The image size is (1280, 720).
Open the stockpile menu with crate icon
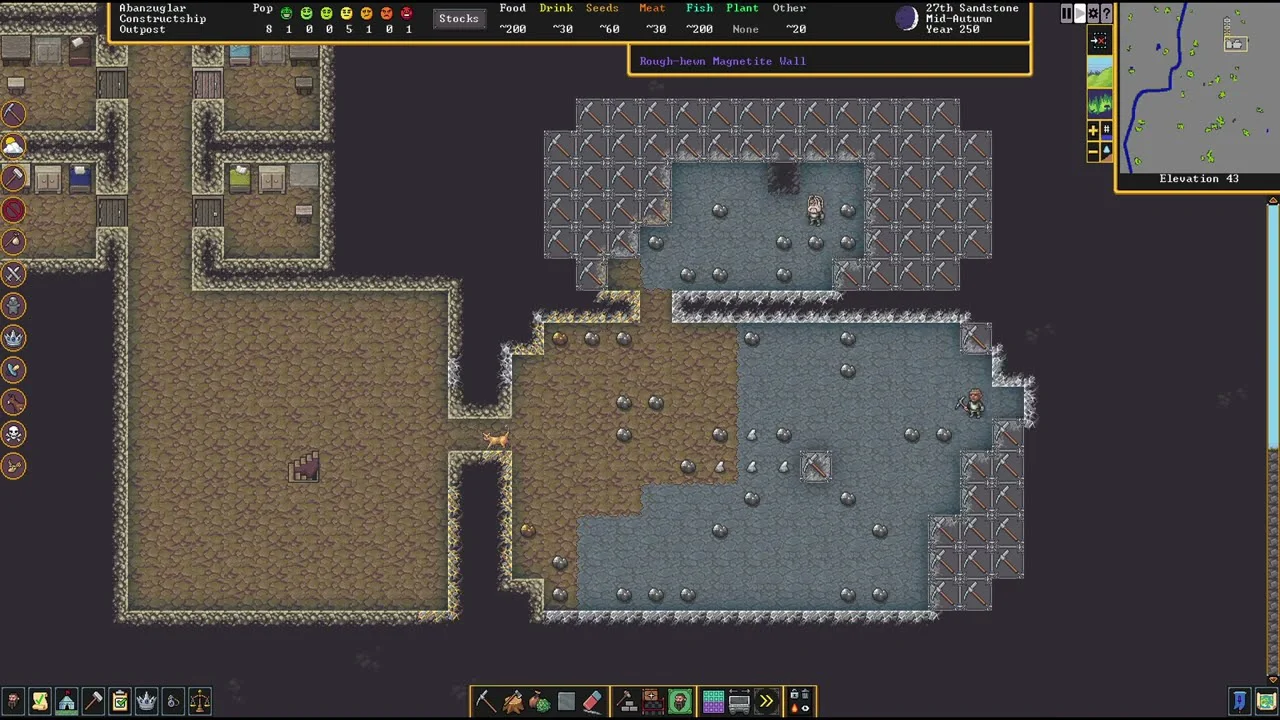tap(652, 702)
